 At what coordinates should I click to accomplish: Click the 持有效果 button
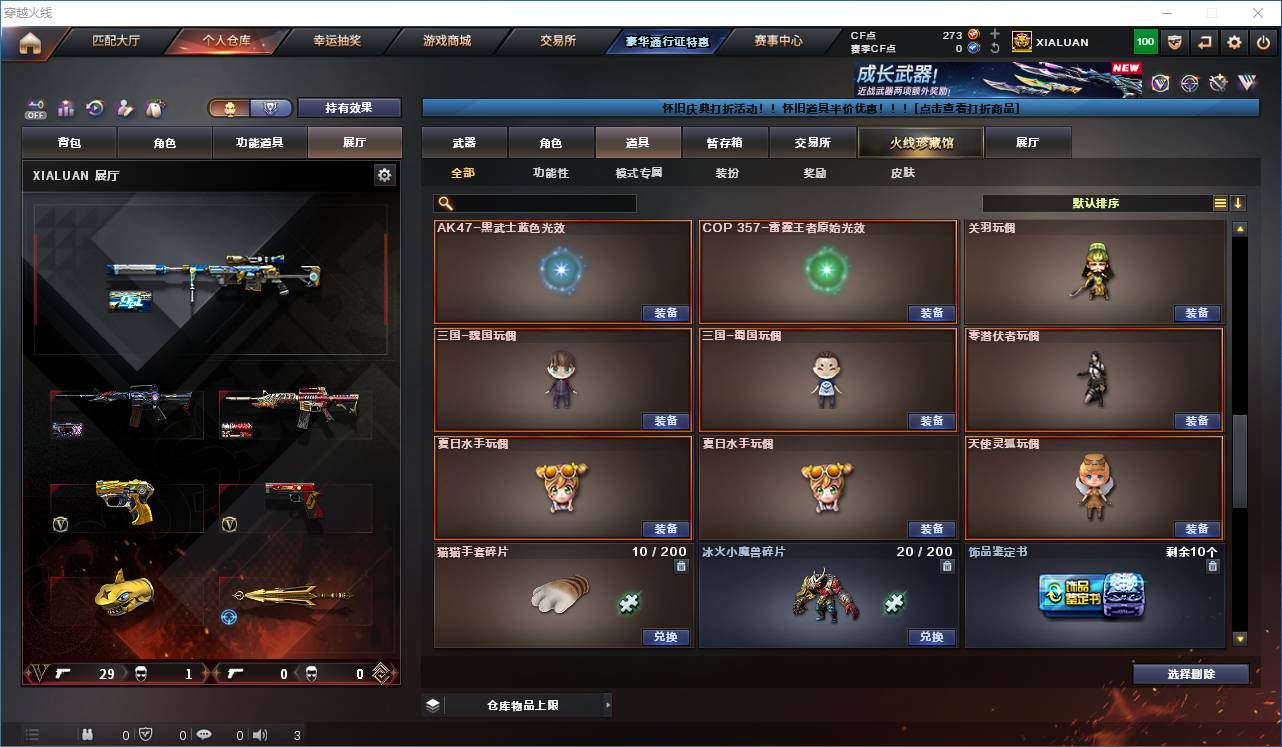[348, 107]
